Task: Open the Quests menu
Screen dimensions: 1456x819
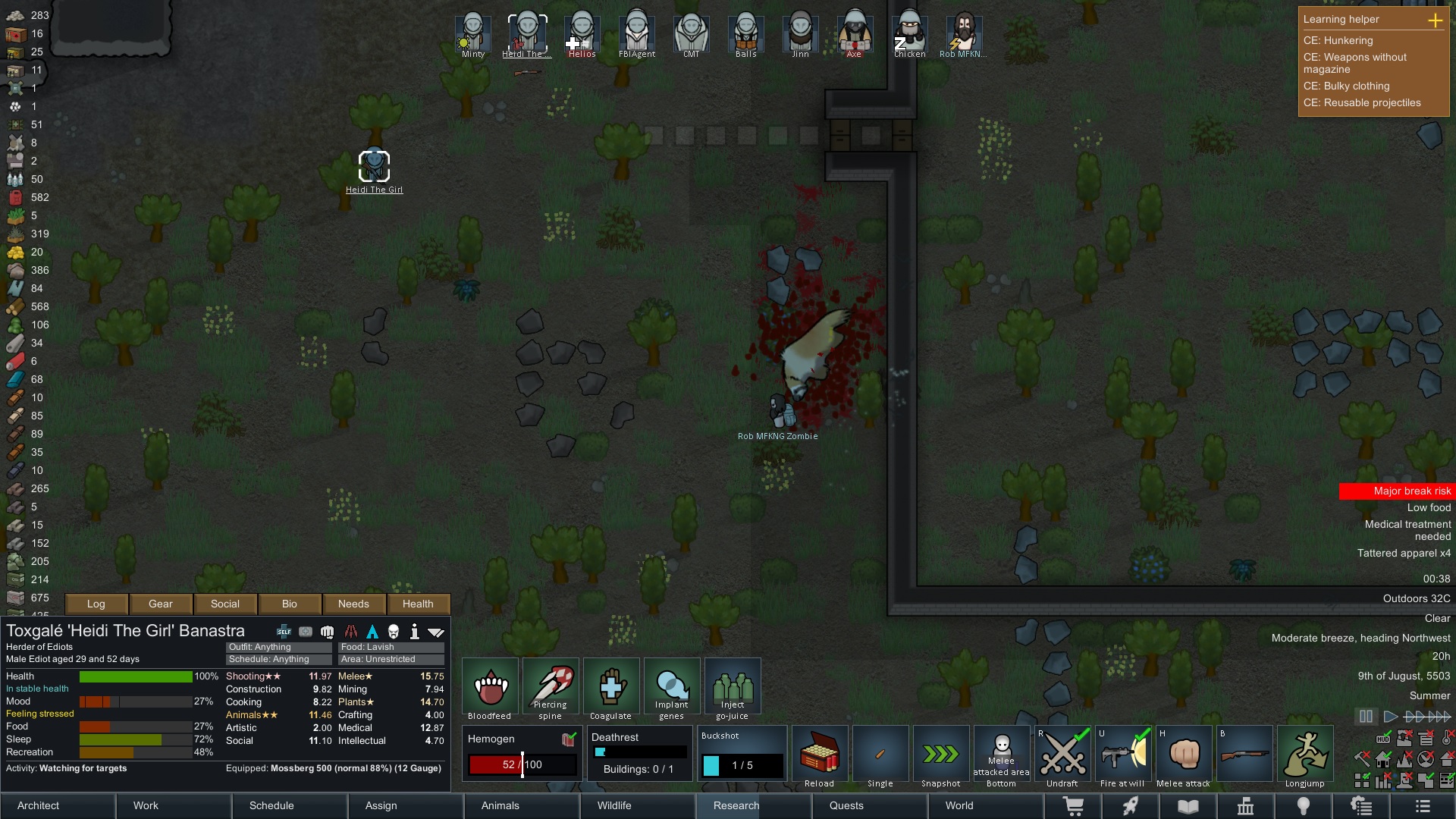Action: 869,805
